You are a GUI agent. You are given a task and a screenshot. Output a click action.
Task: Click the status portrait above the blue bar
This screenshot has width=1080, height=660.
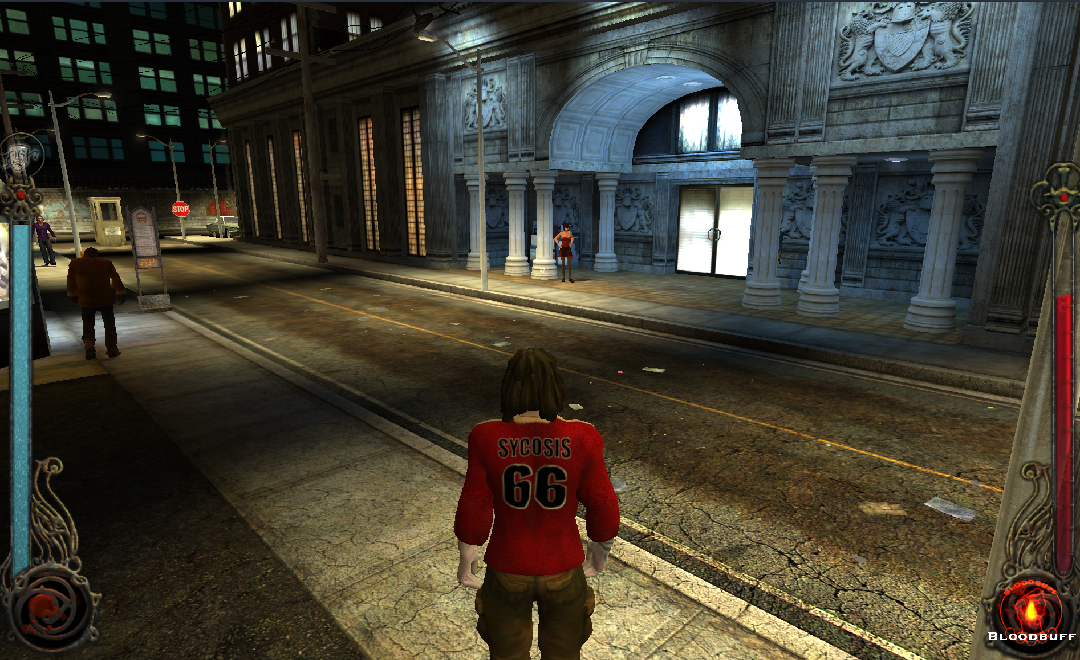(18, 157)
